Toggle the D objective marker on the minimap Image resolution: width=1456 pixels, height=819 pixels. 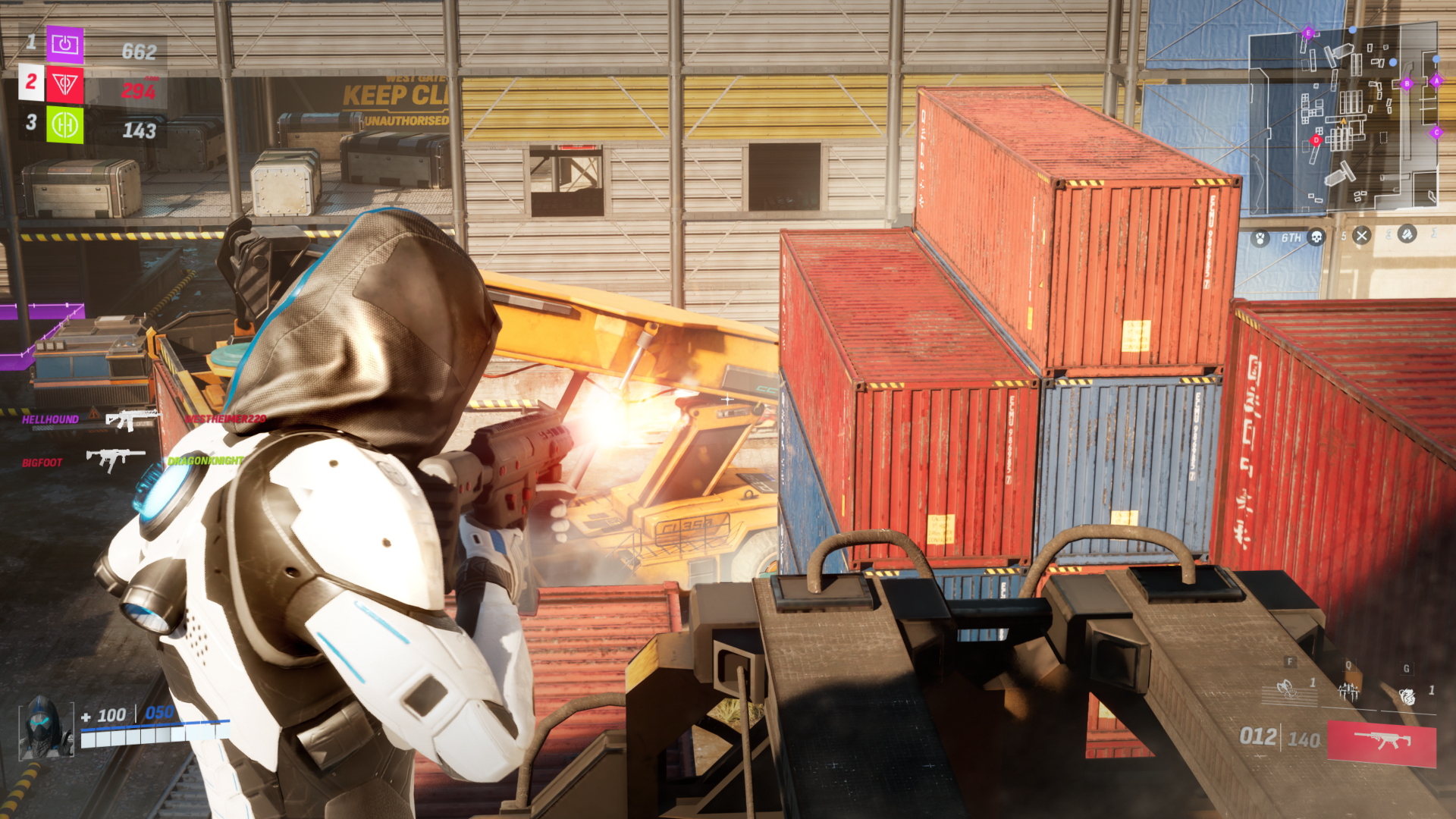(x=1316, y=139)
